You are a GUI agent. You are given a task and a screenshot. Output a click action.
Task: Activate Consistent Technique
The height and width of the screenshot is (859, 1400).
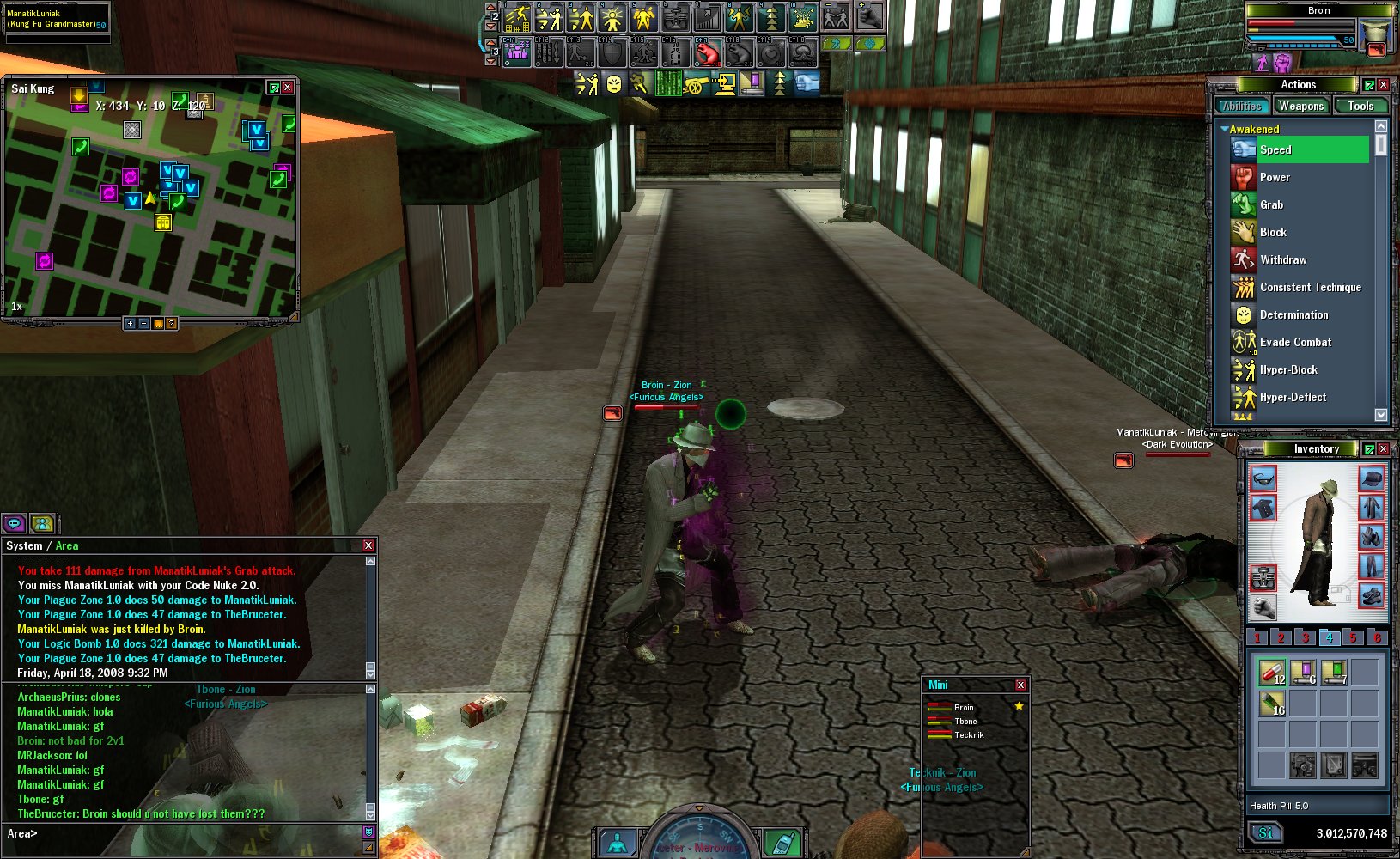click(x=1310, y=287)
